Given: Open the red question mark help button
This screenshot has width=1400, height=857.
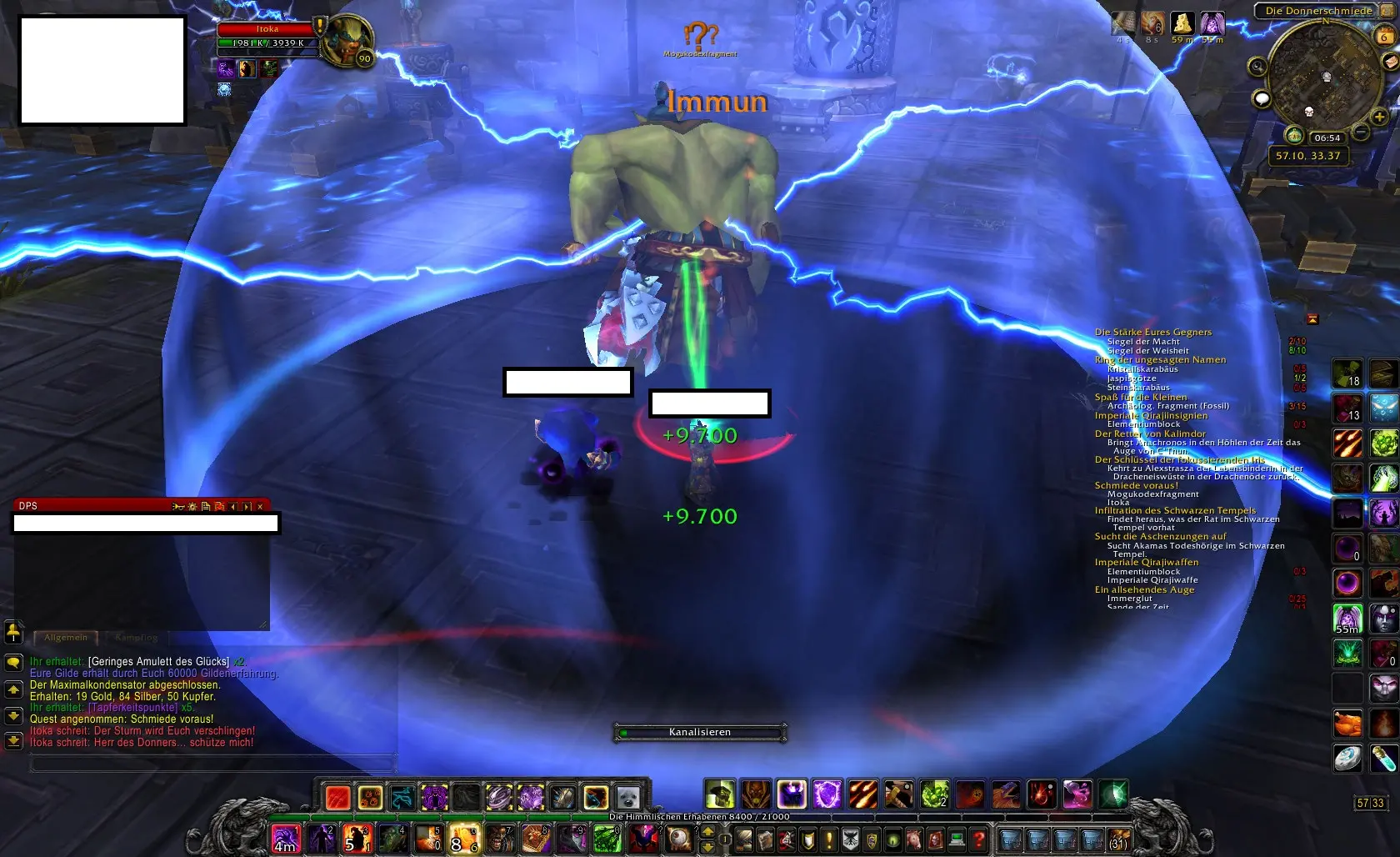Looking at the screenshot, I should (x=979, y=839).
